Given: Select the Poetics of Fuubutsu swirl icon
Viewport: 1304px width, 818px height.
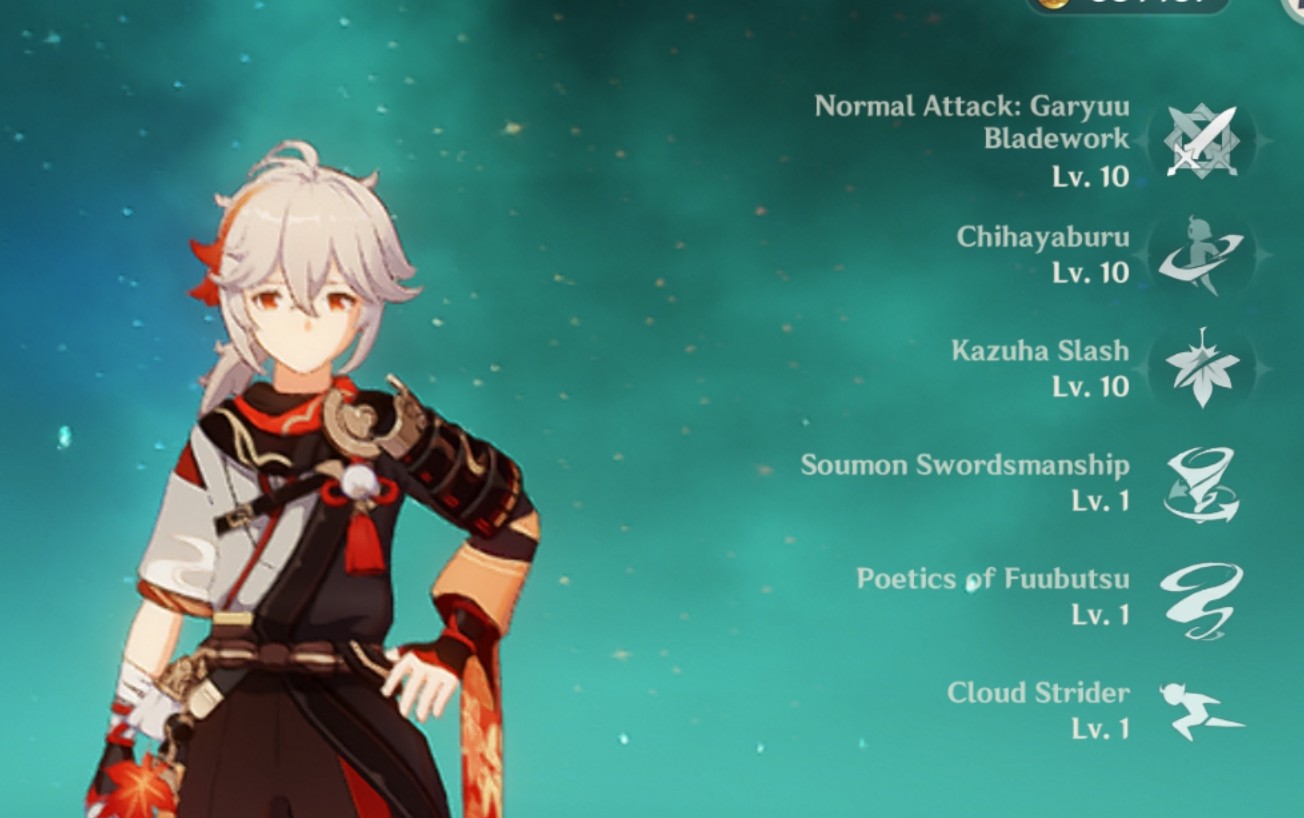Looking at the screenshot, I should click(x=1199, y=596).
